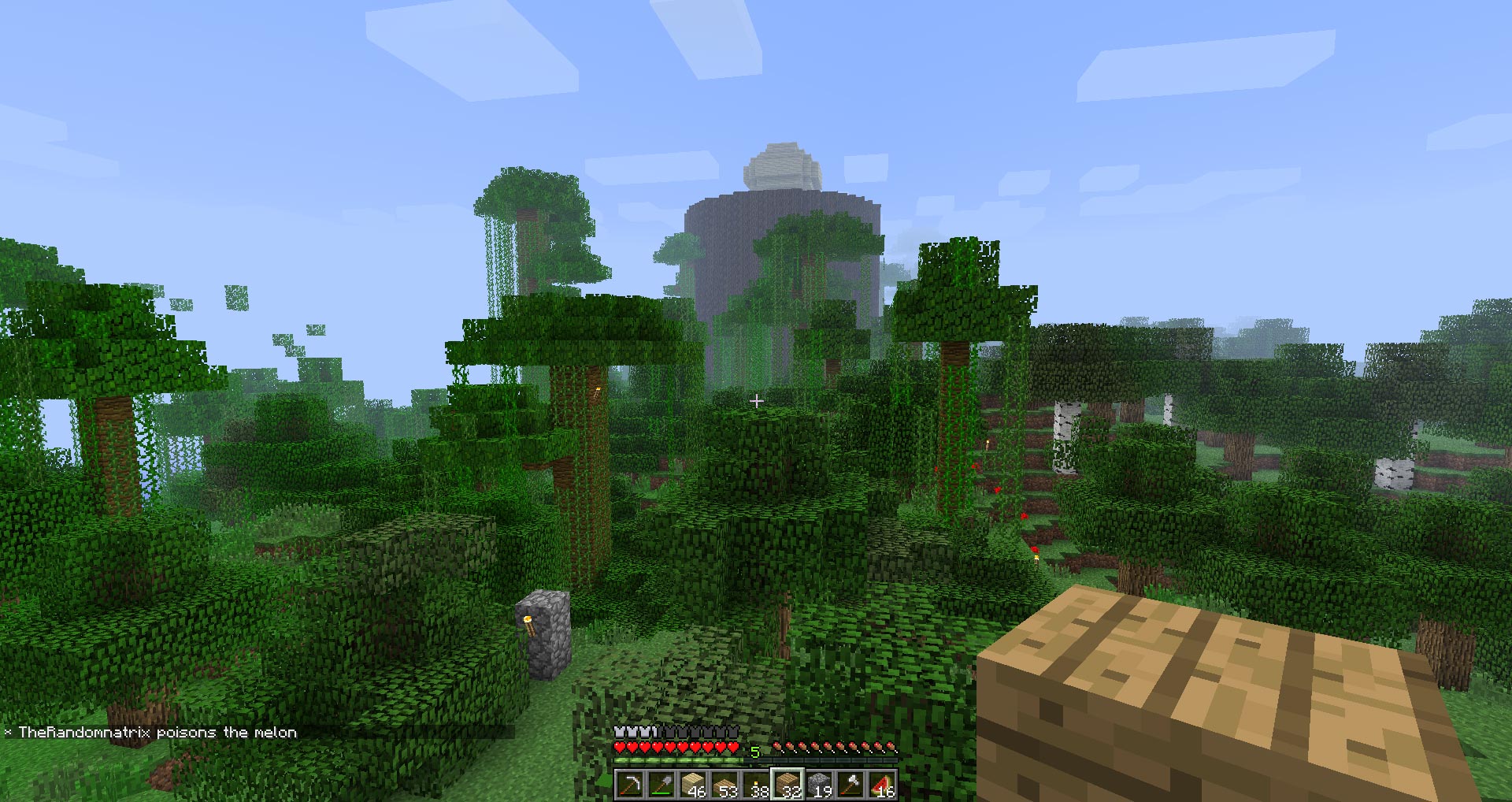
Task: Click the highlighted stack of 32 planks
Action: 787,785
